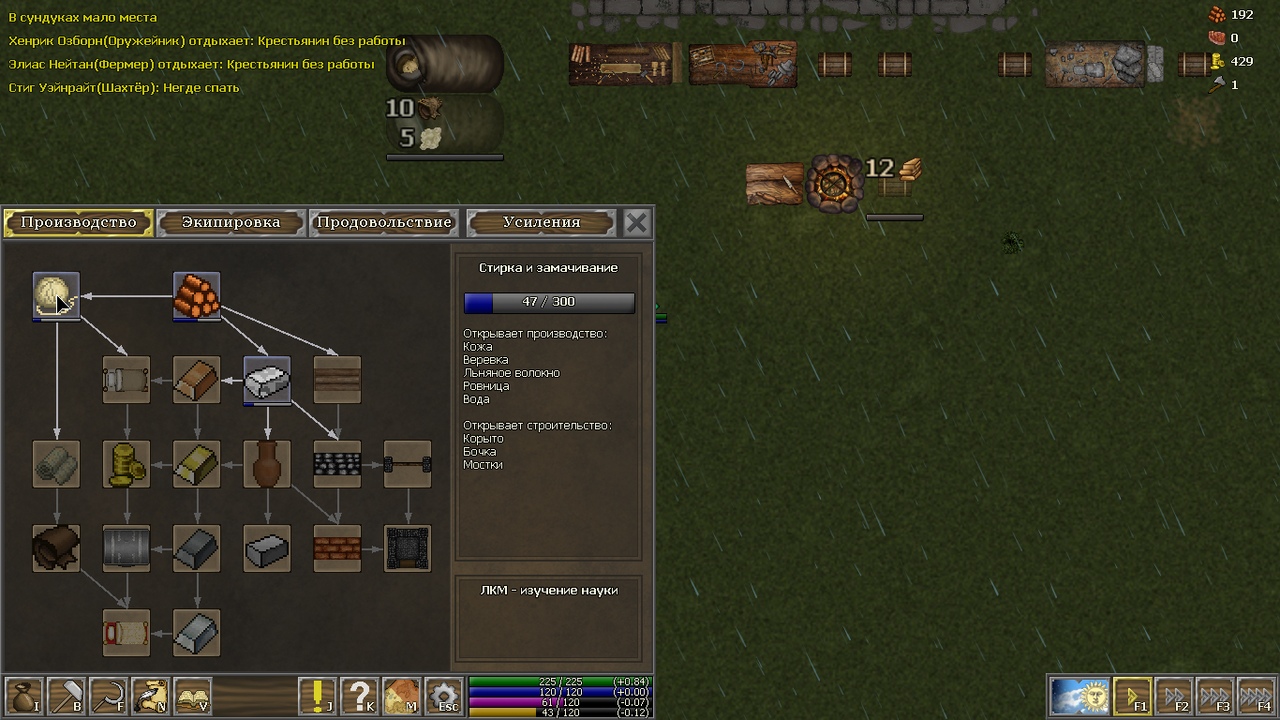Click the silver ingot research node
This screenshot has width=1280, height=720.
(267, 380)
